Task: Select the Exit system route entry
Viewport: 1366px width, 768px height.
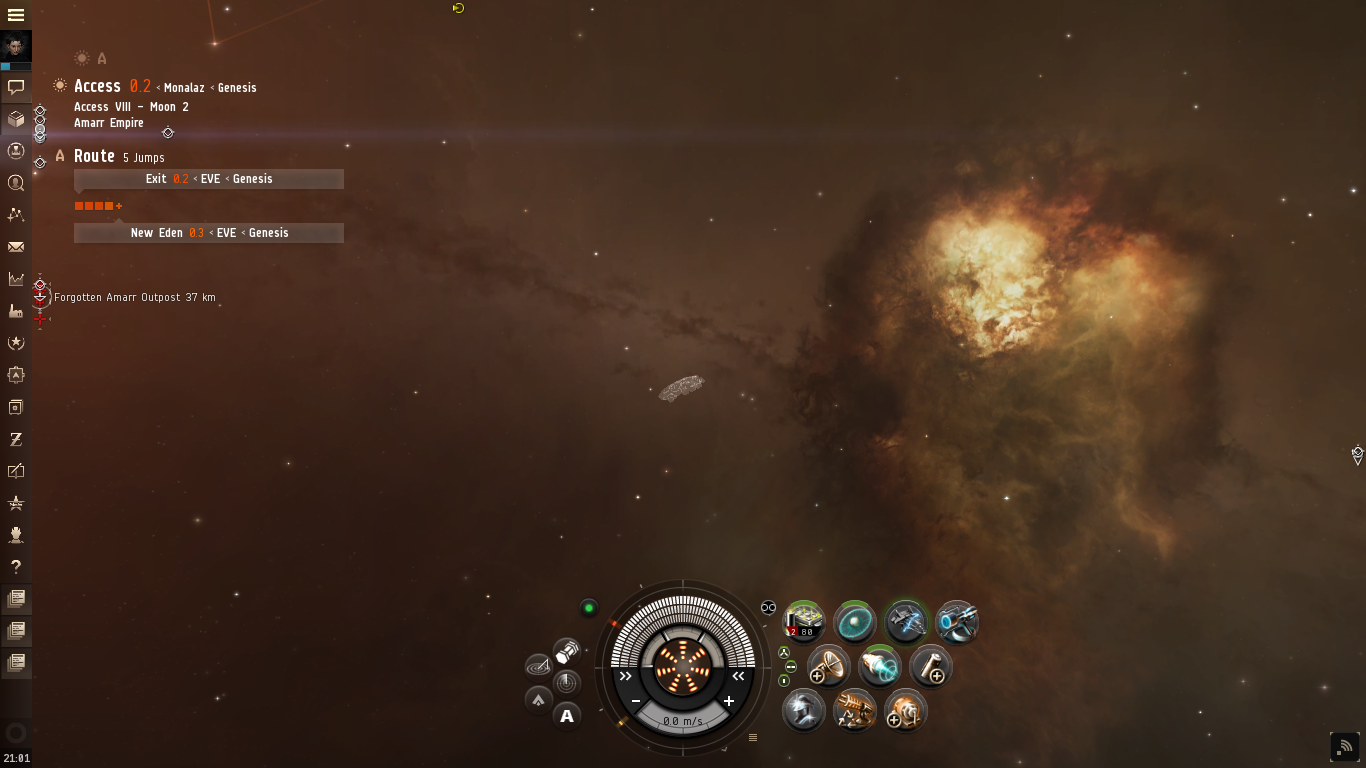Action: 209,179
